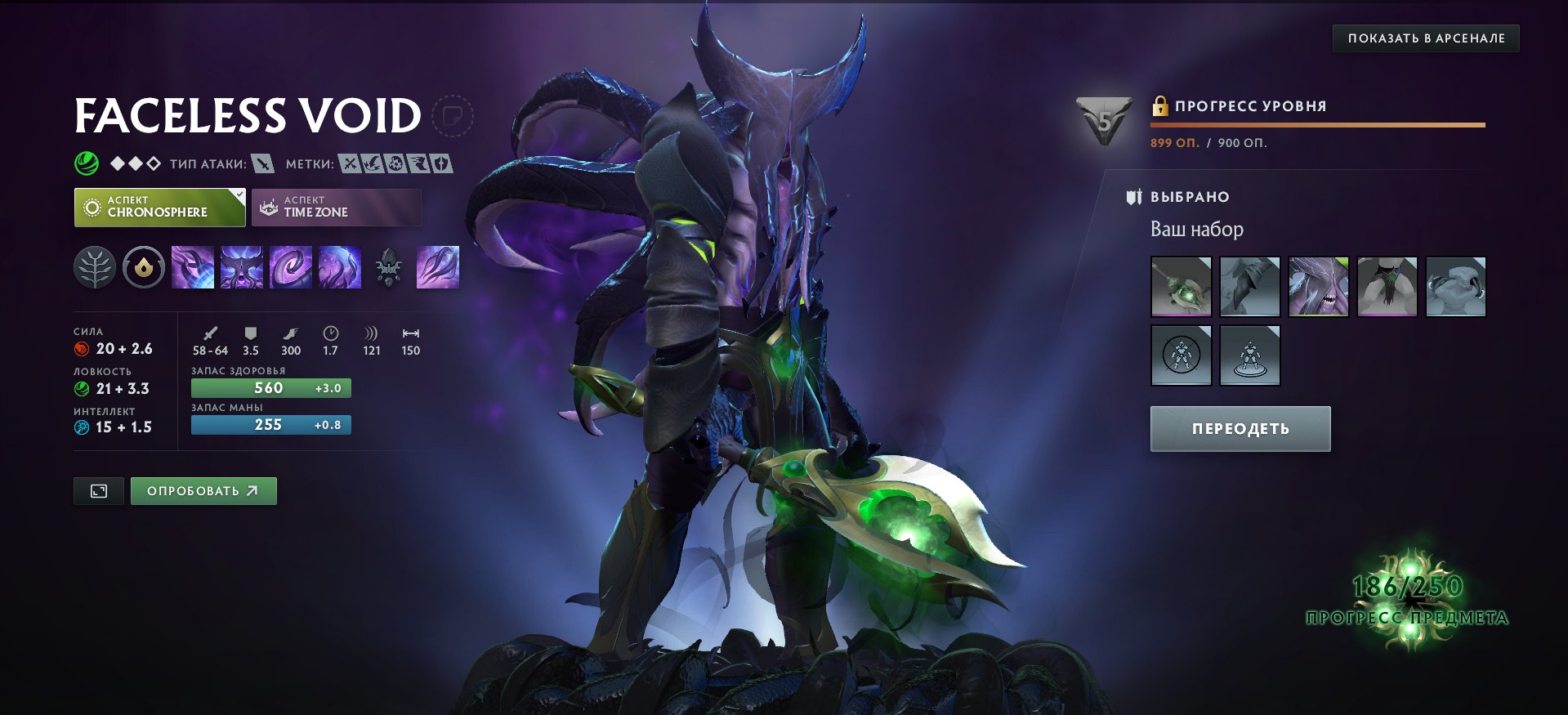Click the expand view icon near ОПРОБОВАТЬ
This screenshot has height=715, width=1568.
[98, 490]
